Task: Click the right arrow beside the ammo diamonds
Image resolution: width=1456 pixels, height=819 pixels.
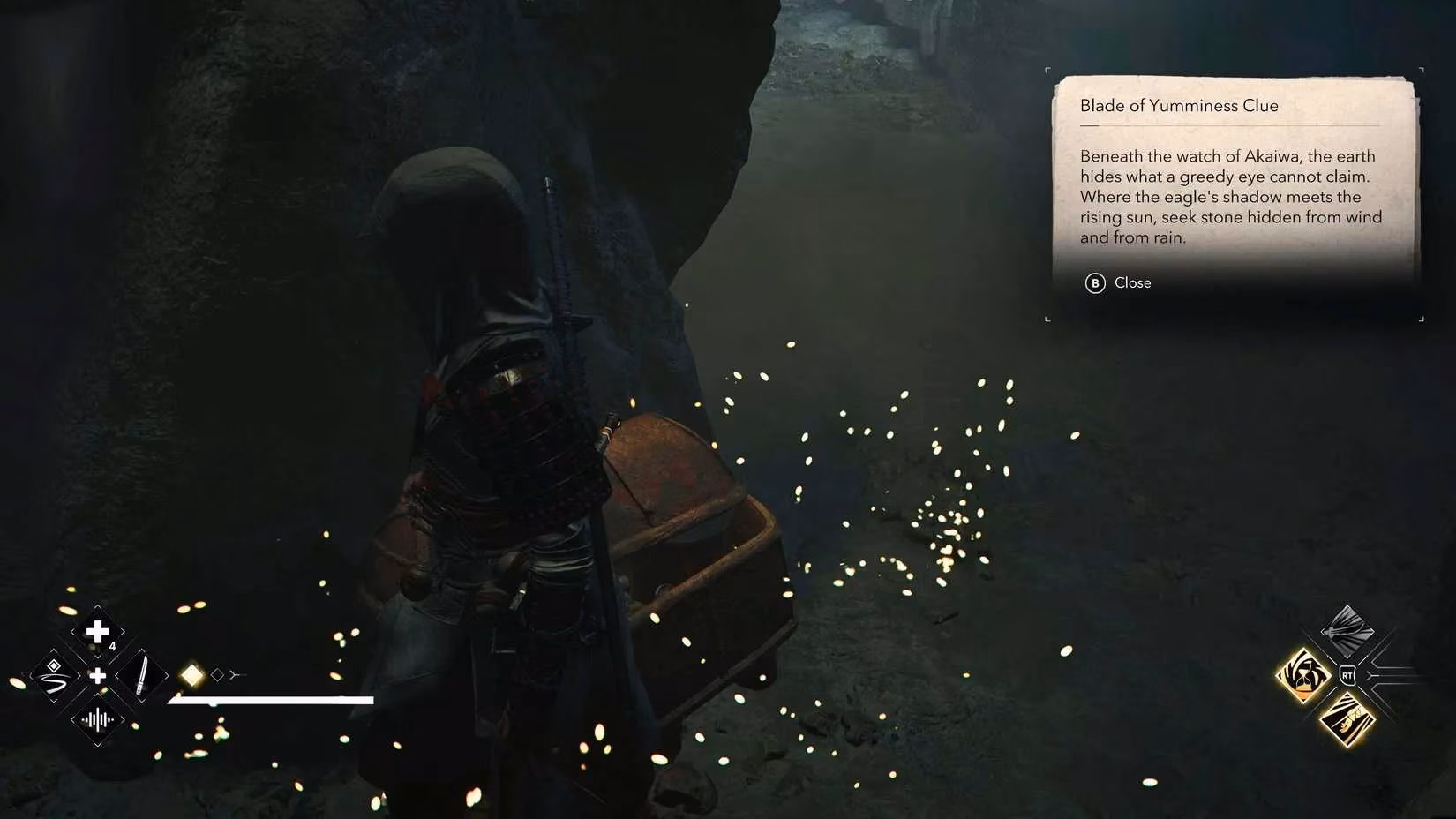Action: click(x=233, y=674)
